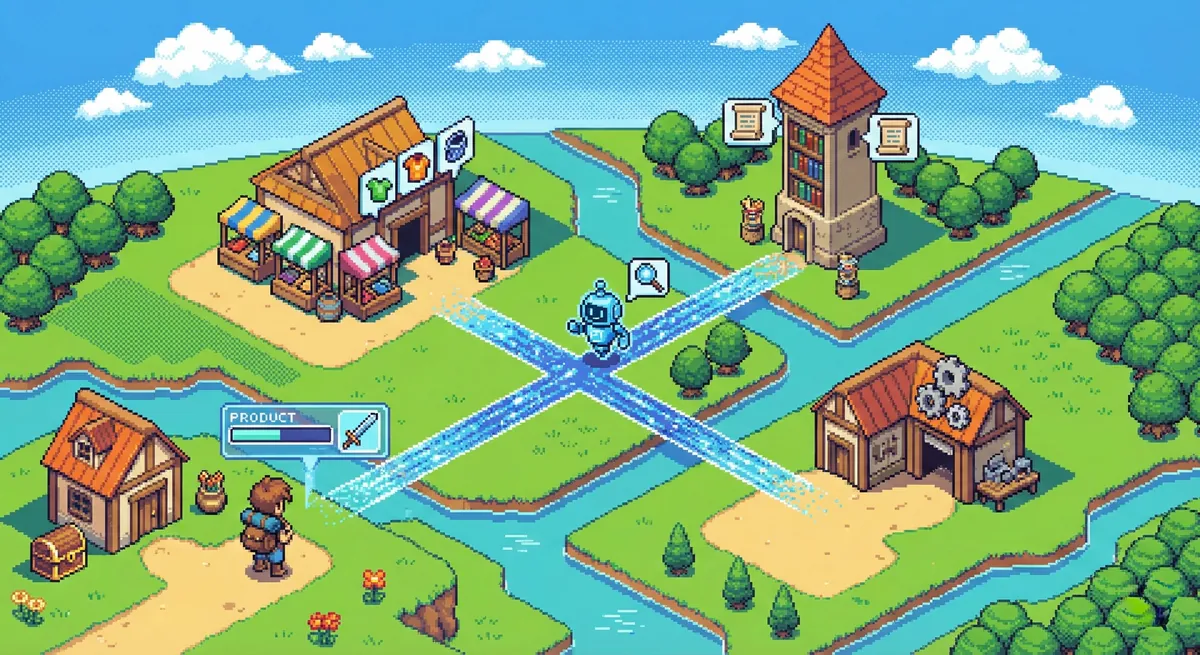Viewport: 1200px width, 655px height.
Task: Click the magnifying glass bubble above the robot
Action: point(644,277)
